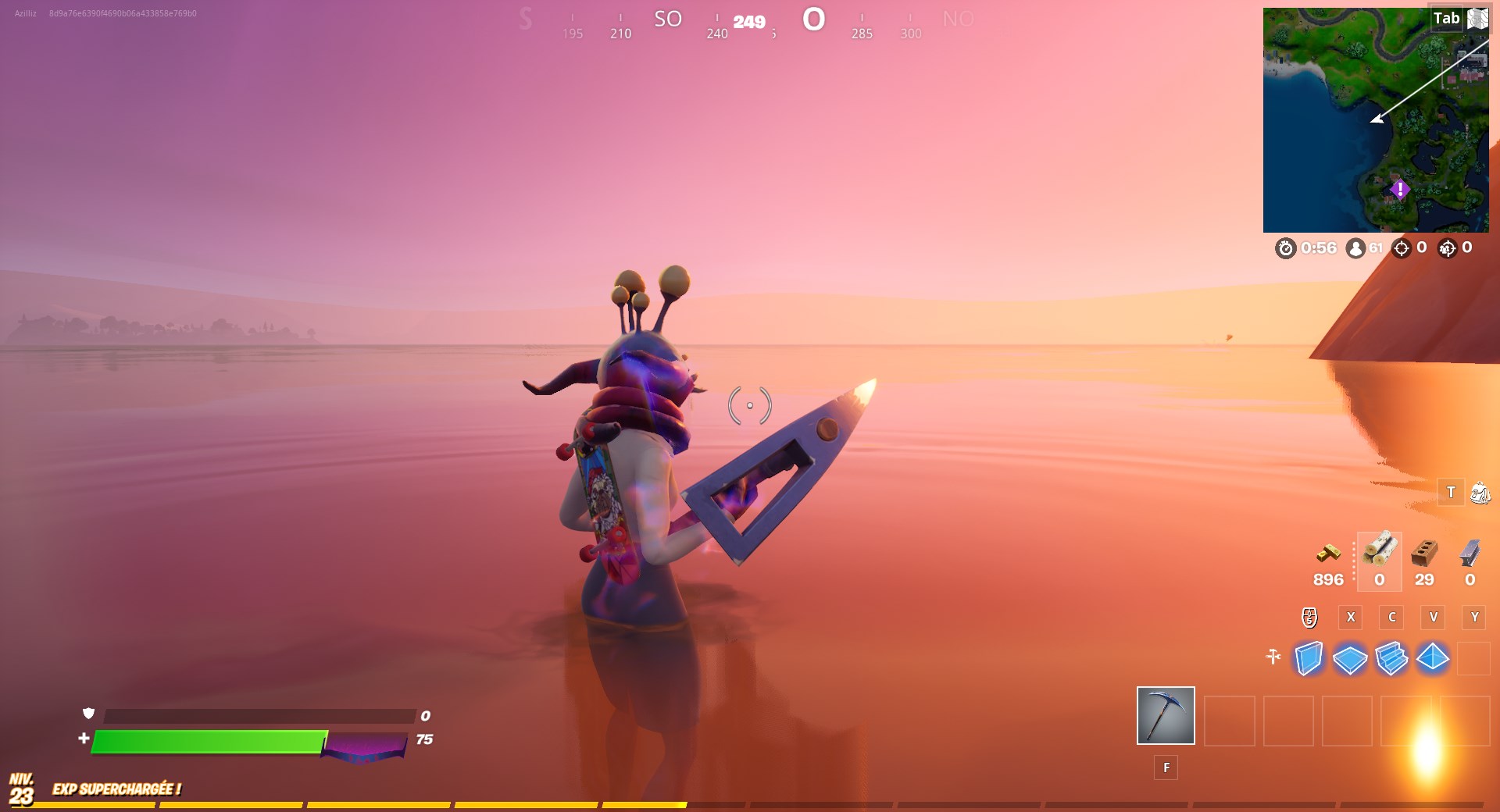Click the stopwatch timer icon showing 0:56
Screen dimensions: 1500x812
[1286, 249]
